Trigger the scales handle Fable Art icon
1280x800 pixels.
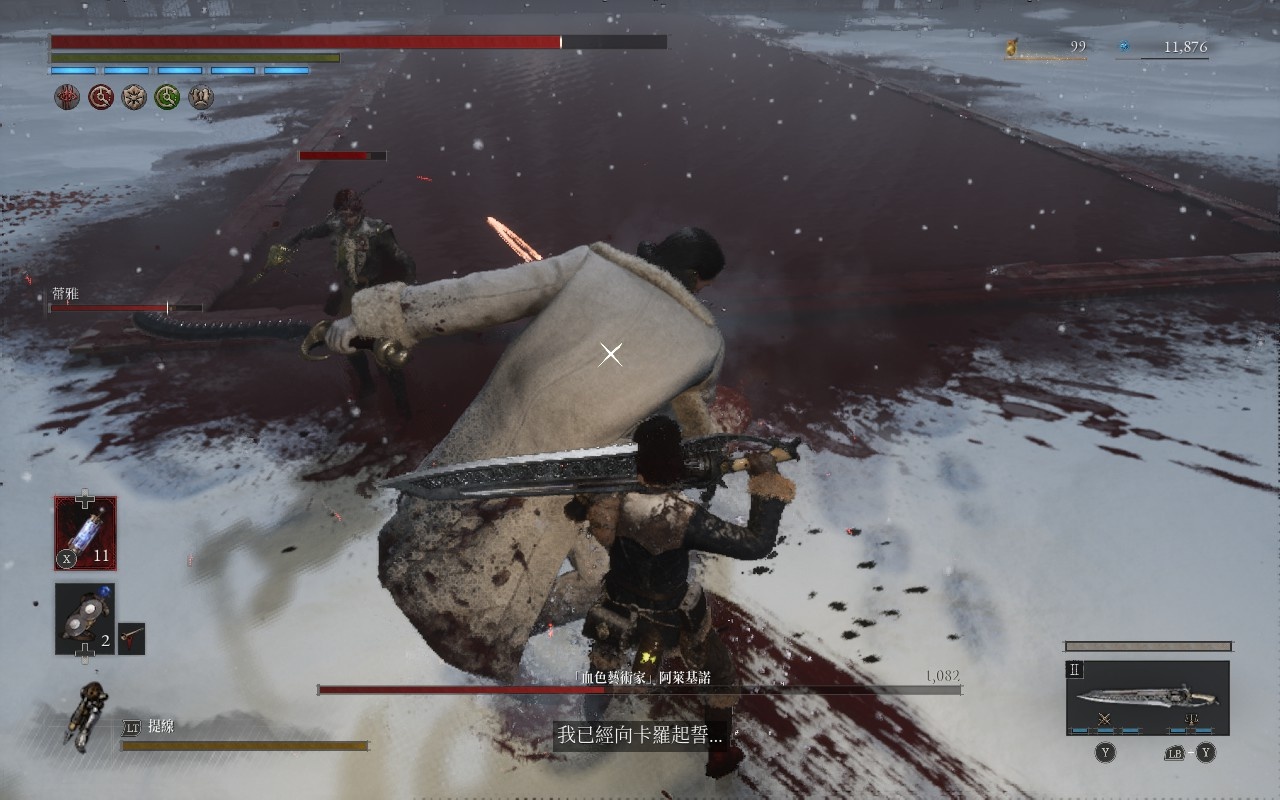(x=1190, y=720)
